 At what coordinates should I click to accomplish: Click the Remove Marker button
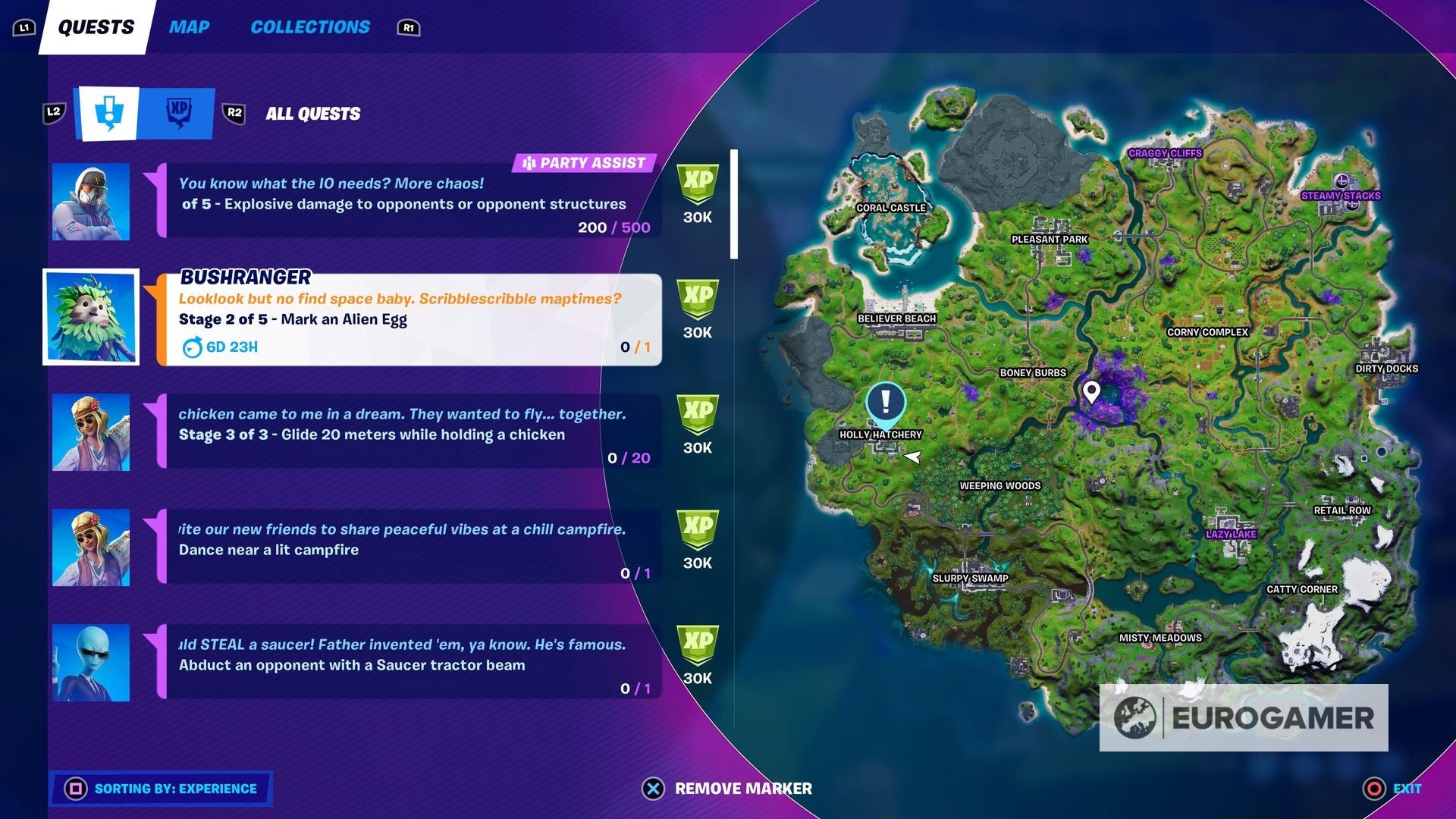[x=730, y=789]
